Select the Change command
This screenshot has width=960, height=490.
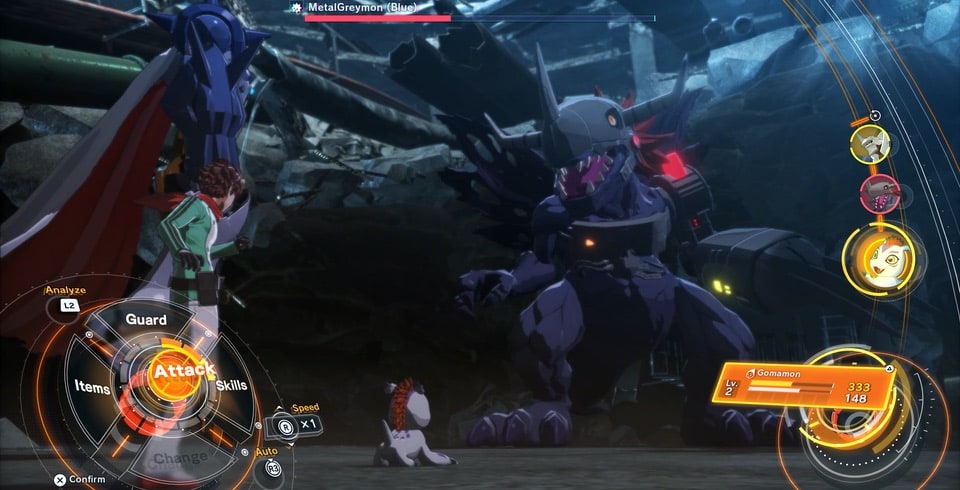coord(181,457)
